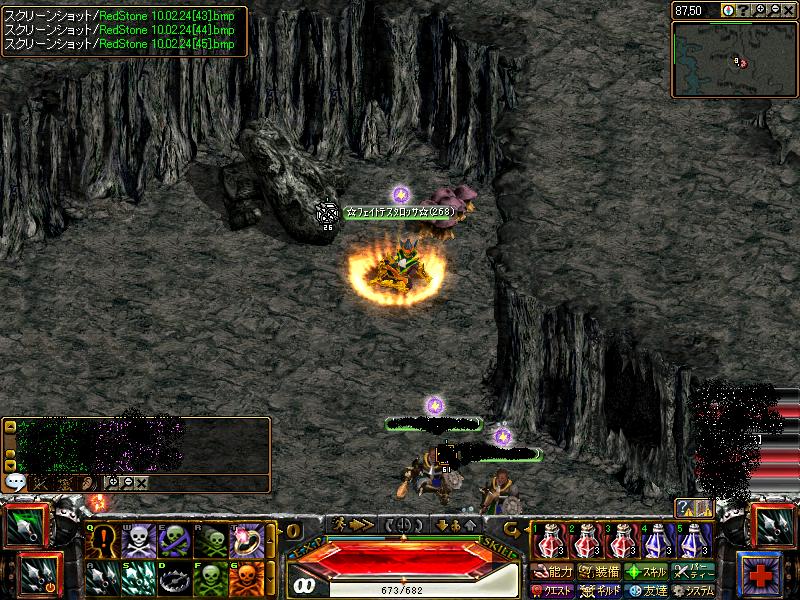The height and width of the screenshot is (600, 800).
Task: Open the クエスト (quest) log
Action: [553, 590]
